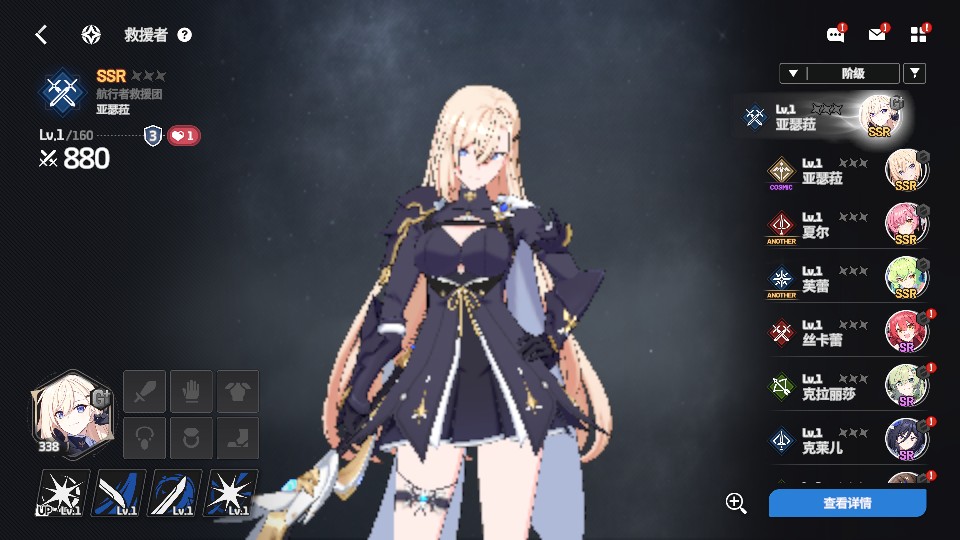
Task: Click the magnifying glass zoom icon
Action: coord(737,503)
